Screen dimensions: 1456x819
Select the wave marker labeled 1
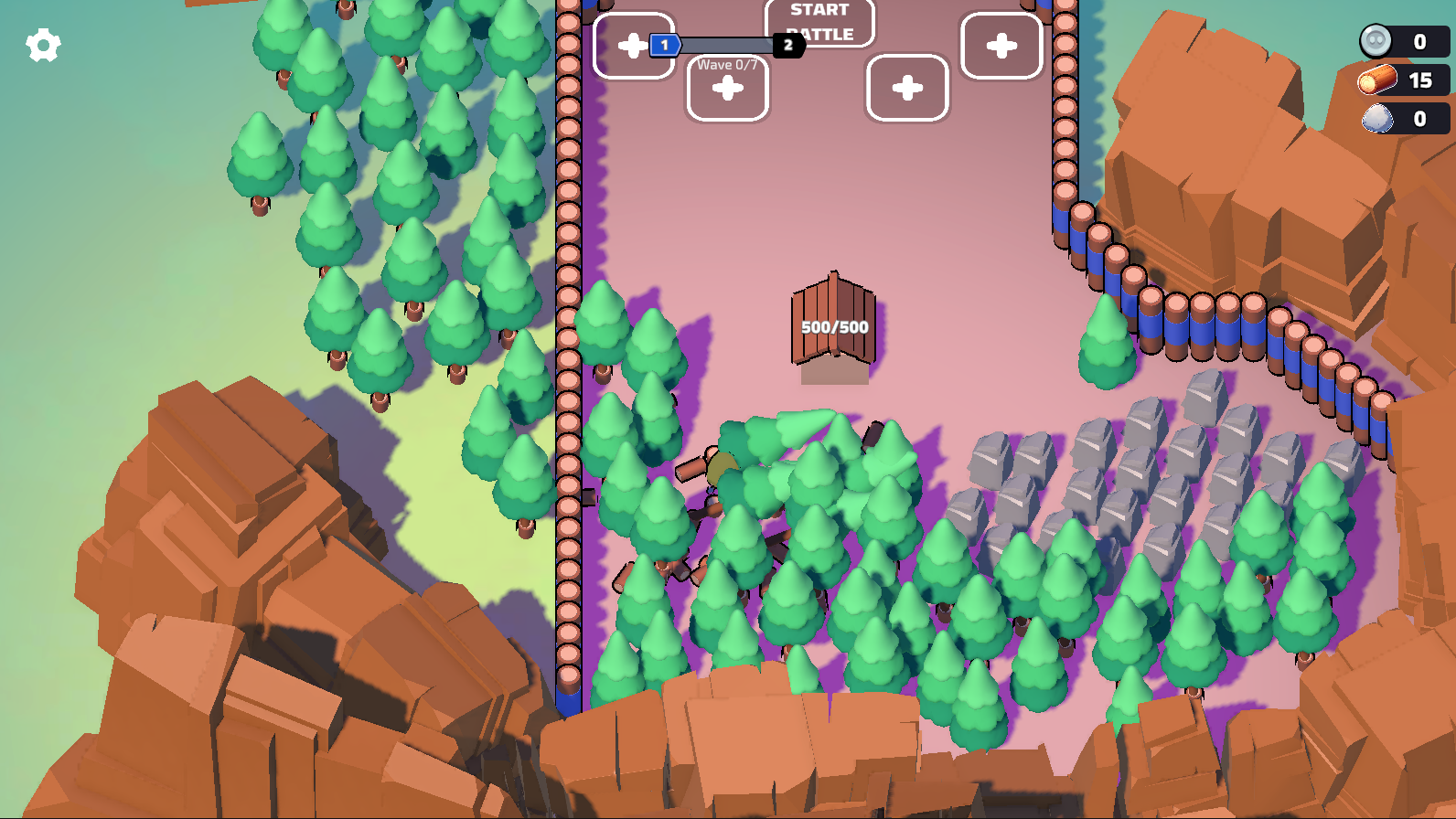(663, 44)
